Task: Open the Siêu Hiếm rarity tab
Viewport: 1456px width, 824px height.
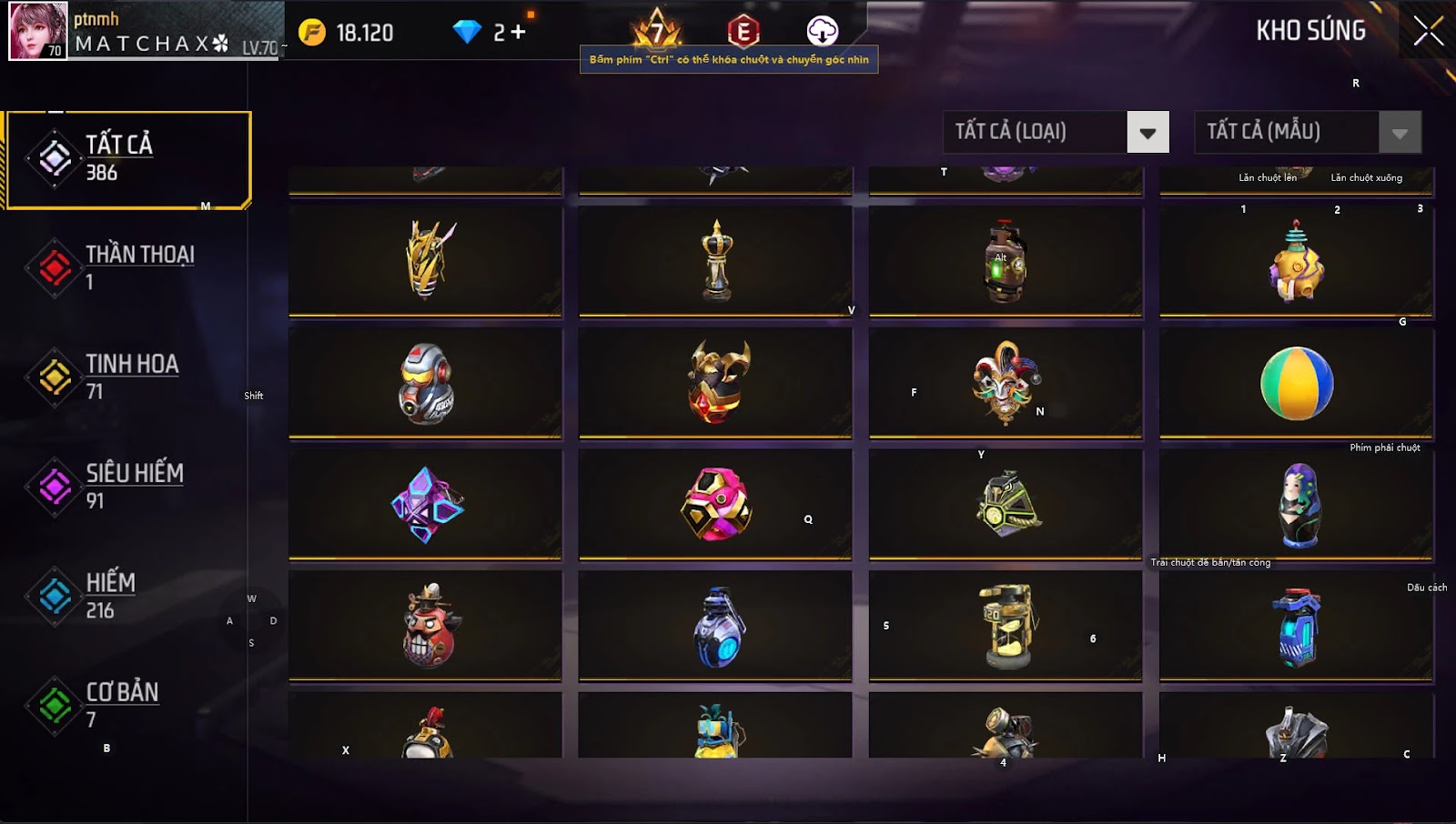Action: (127, 486)
